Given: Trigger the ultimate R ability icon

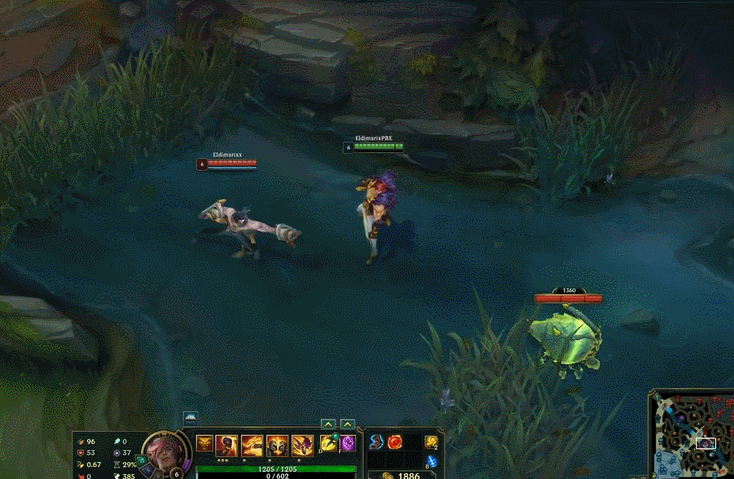Looking at the screenshot, I should 302,445.
